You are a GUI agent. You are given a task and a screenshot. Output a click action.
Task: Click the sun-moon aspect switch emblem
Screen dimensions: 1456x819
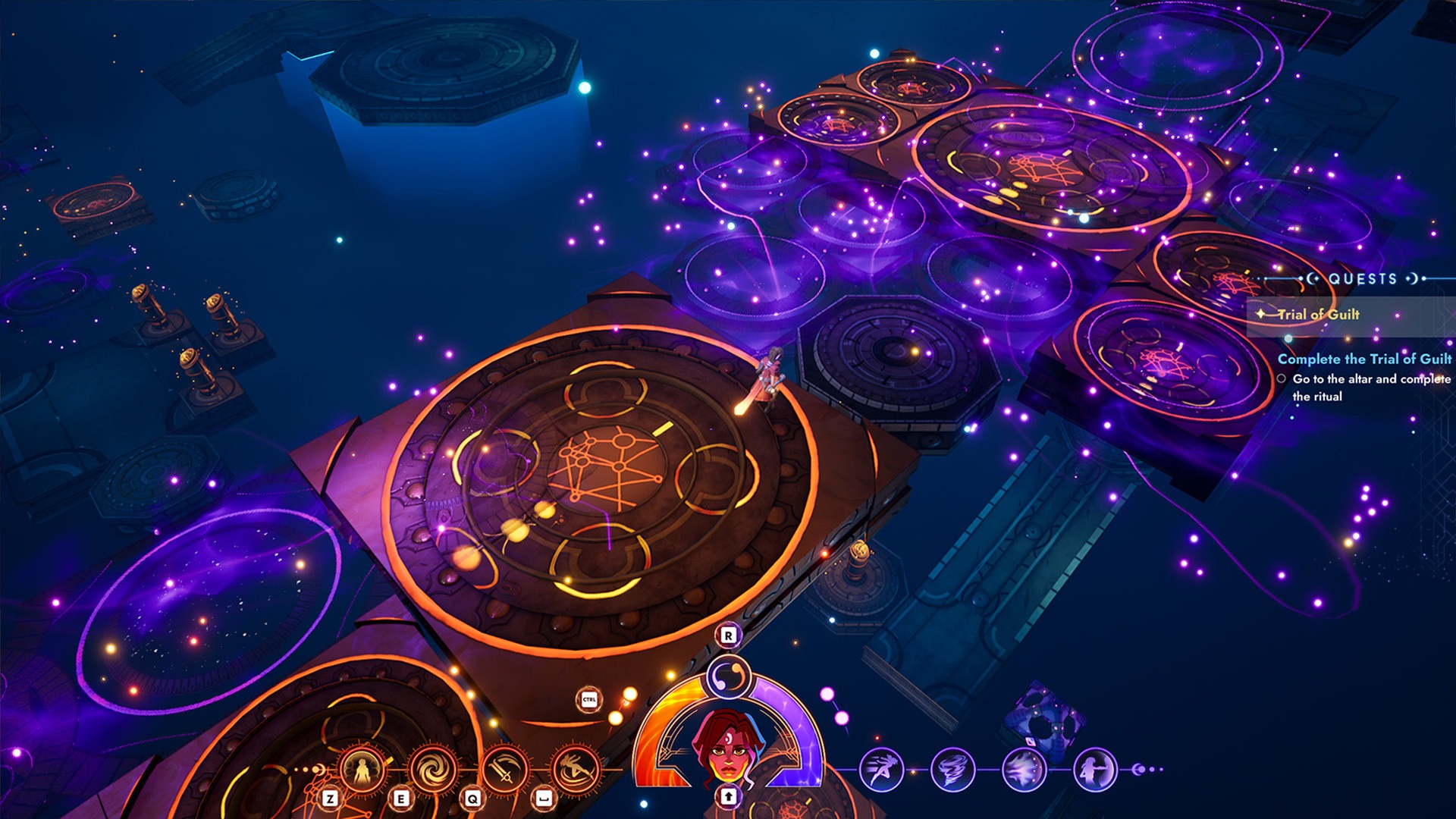click(x=729, y=676)
